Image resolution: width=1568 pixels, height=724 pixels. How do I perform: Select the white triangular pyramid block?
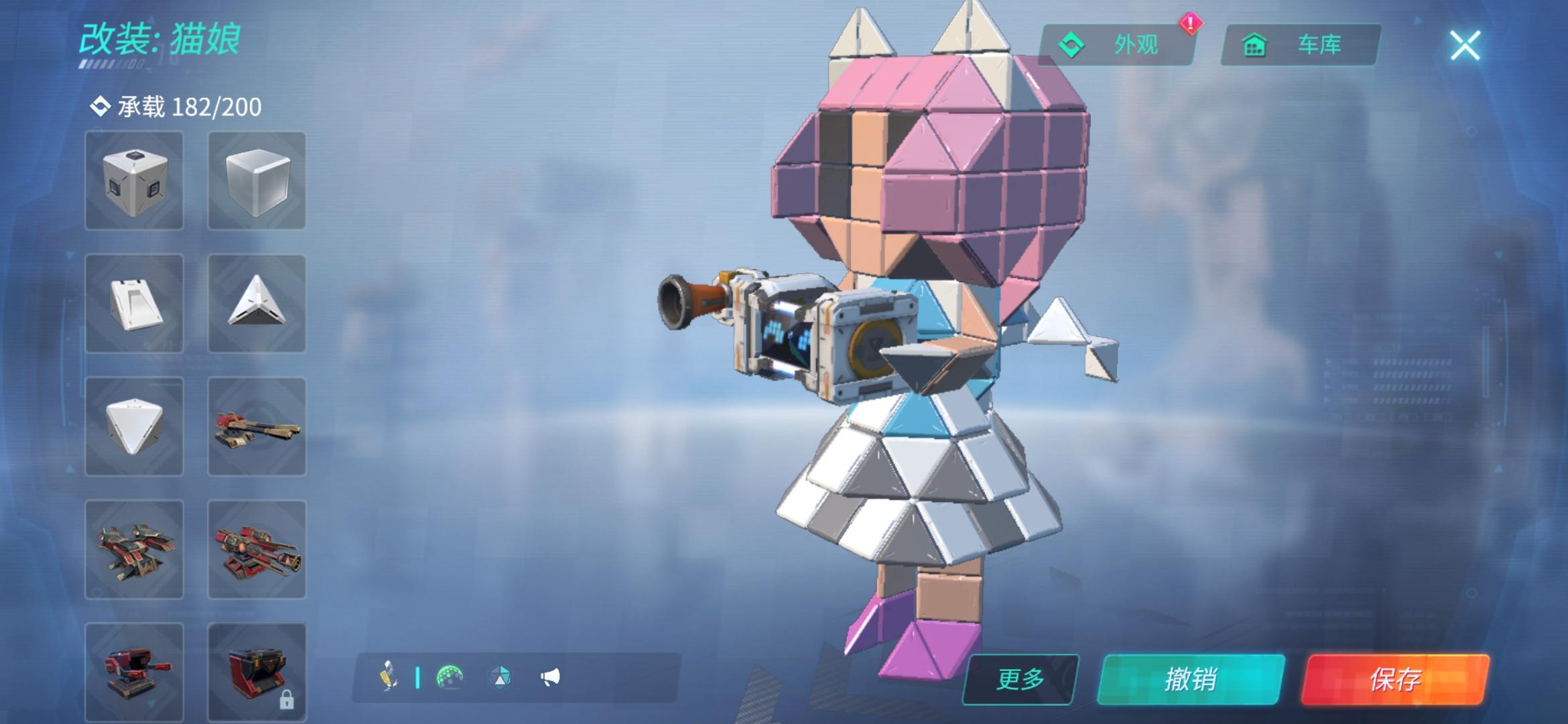(x=257, y=304)
